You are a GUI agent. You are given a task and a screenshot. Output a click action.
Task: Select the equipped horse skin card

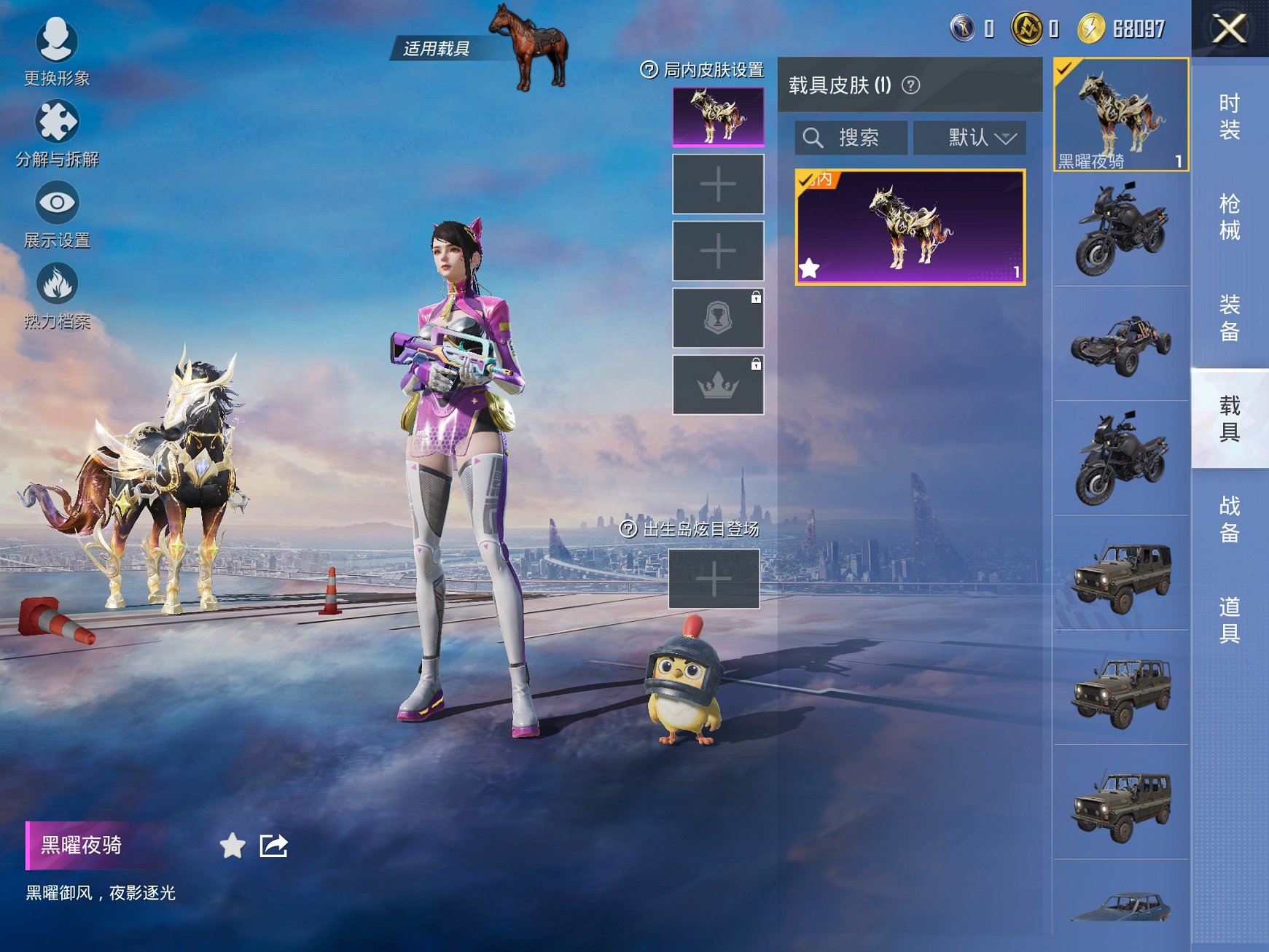point(910,227)
